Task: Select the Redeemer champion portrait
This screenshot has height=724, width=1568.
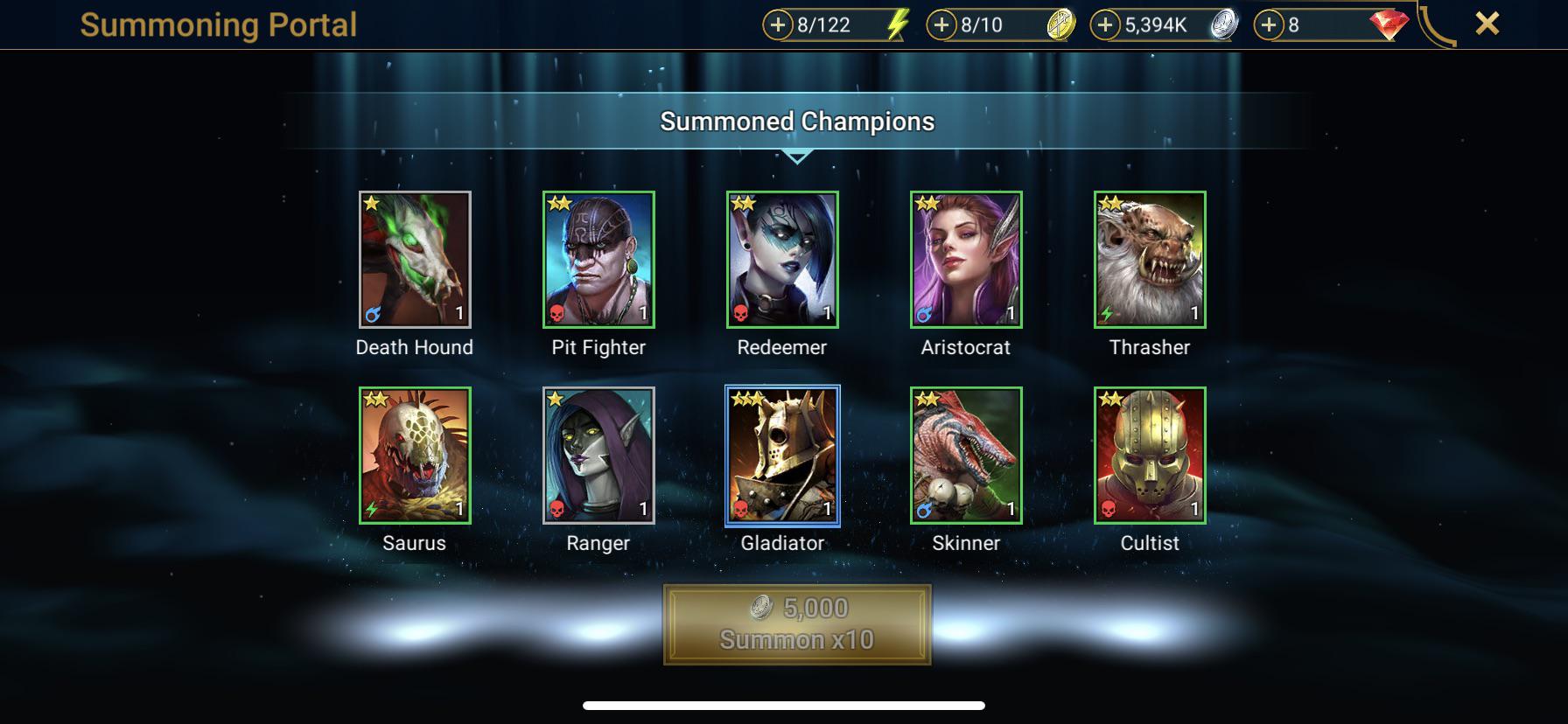Action: pos(782,260)
